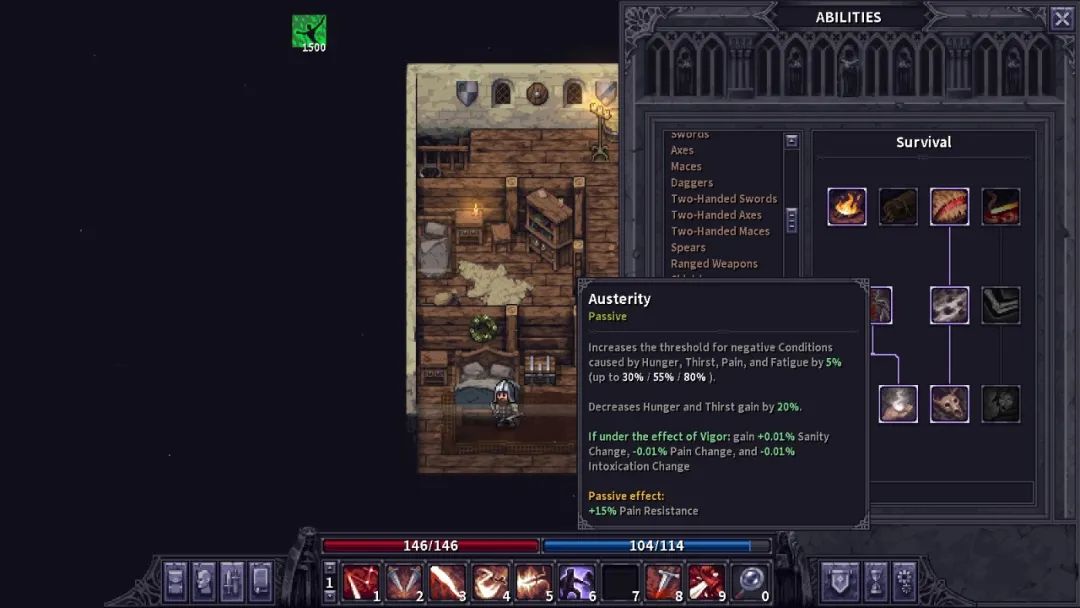Screen dimensions: 1080x608
Task: Trigger the shadowy figure ability in slot 6
Action: click(x=576, y=582)
